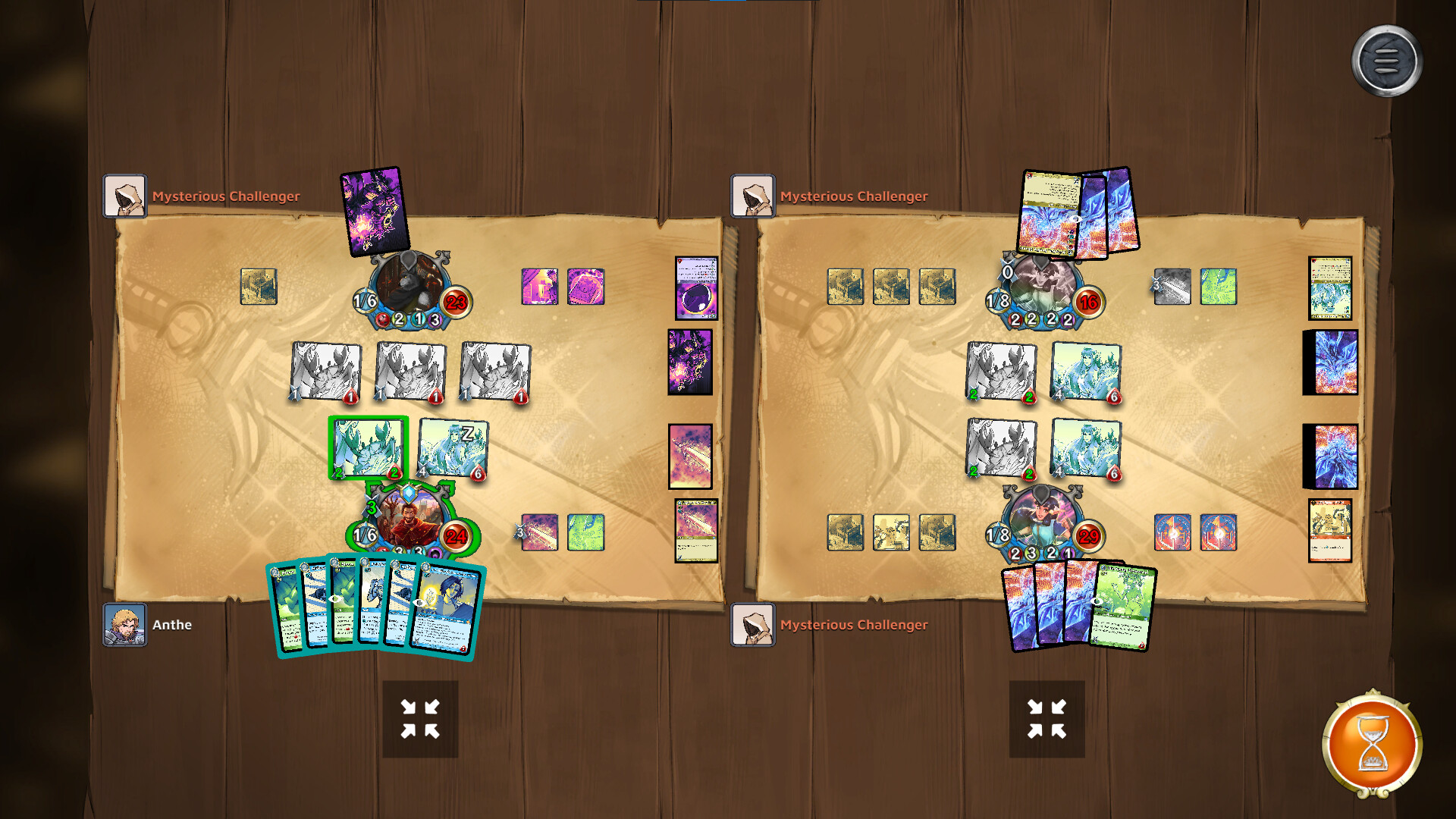The width and height of the screenshot is (1456, 819).
Task: Deselect the green-highlighted creature card
Action: click(x=367, y=447)
